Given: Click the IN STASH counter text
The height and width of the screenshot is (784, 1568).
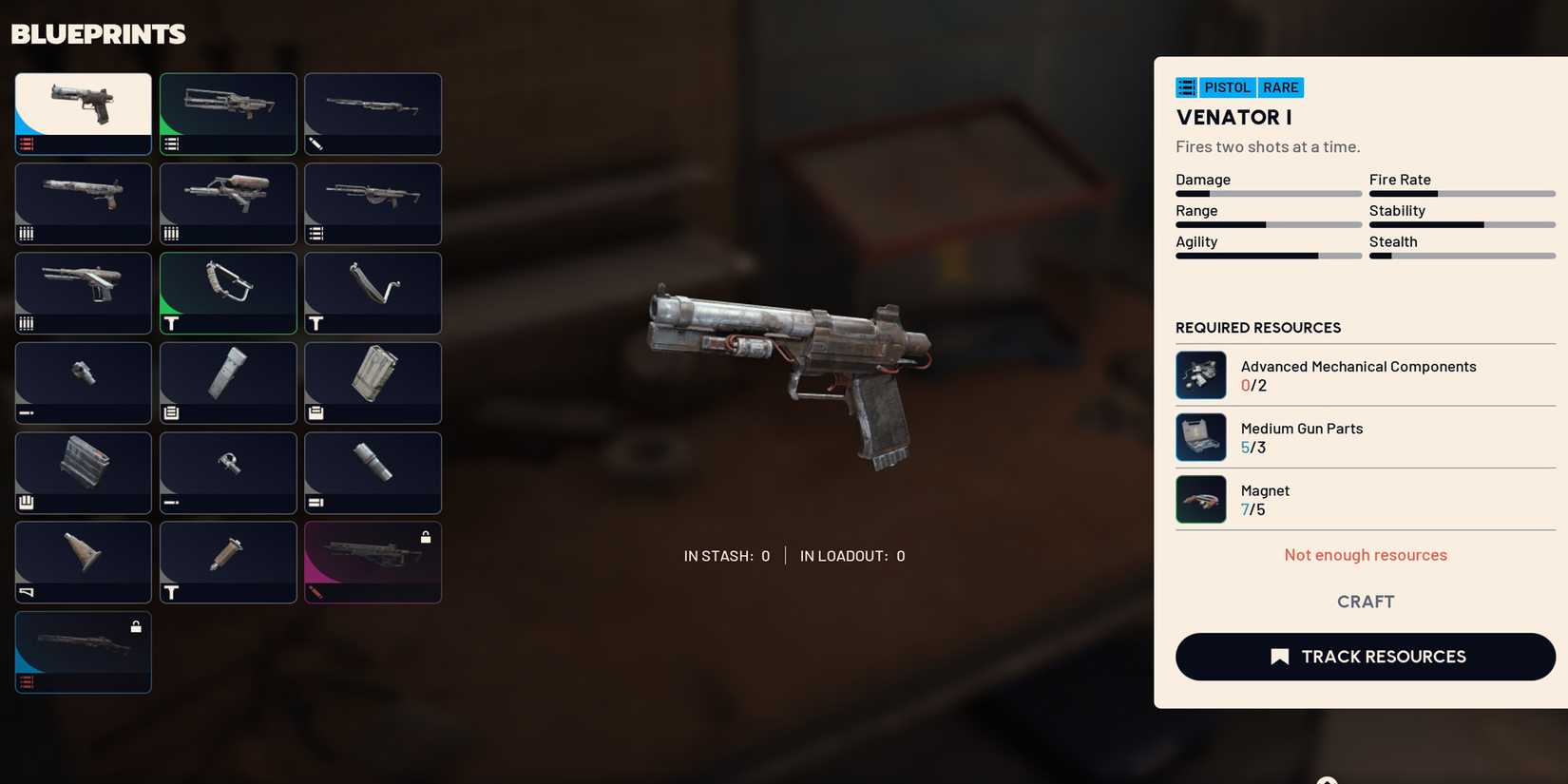Looking at the screenshot, I should pyautogui.click(x=727, y=555).
